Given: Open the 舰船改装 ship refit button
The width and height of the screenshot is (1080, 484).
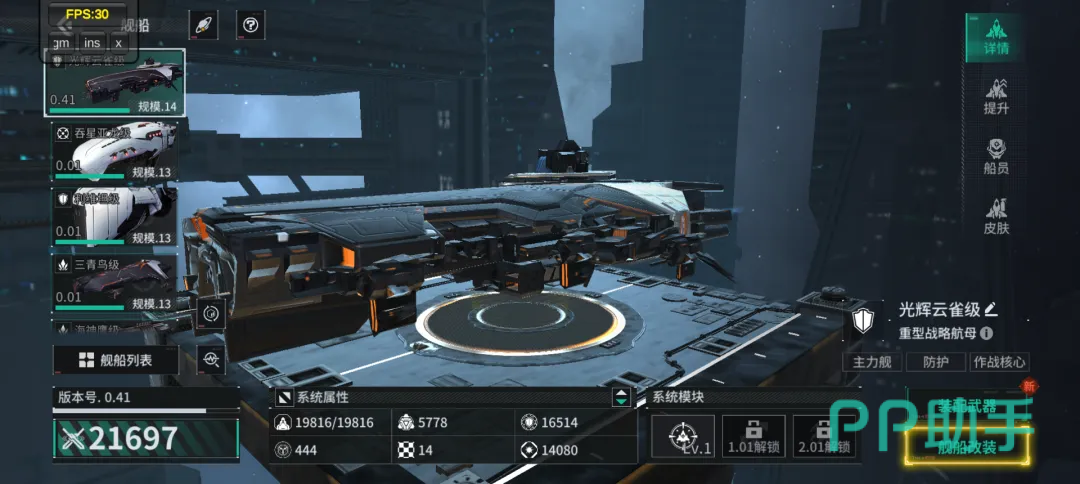Looking at the screenshot, I should 966,448.
